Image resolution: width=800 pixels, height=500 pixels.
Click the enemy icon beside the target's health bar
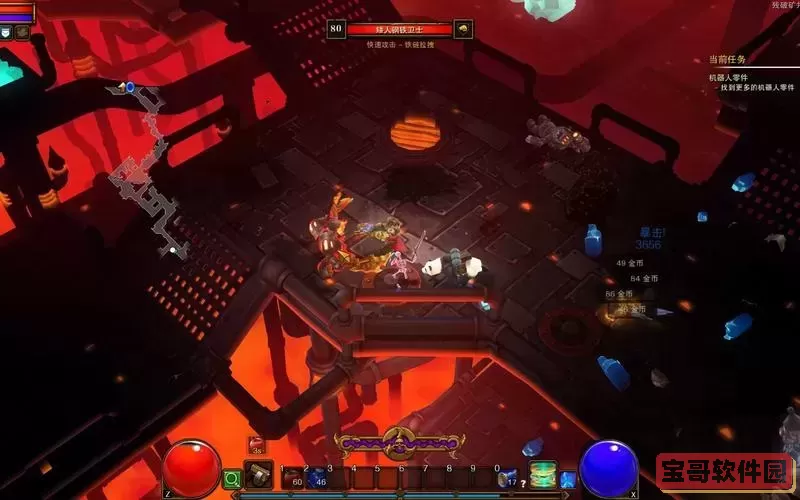463,30
